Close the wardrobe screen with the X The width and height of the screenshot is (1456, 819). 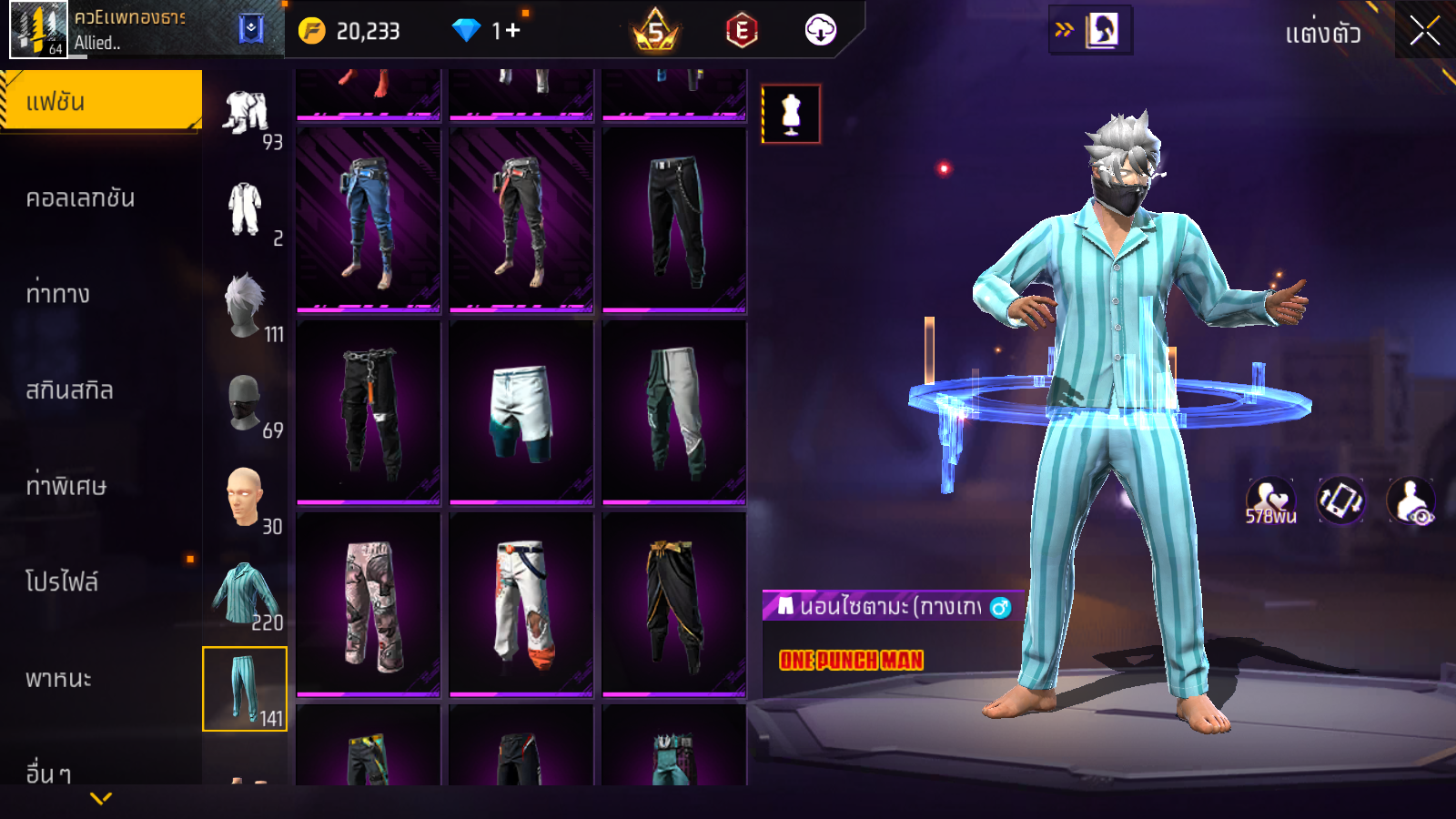click(x=1424, y=31)
